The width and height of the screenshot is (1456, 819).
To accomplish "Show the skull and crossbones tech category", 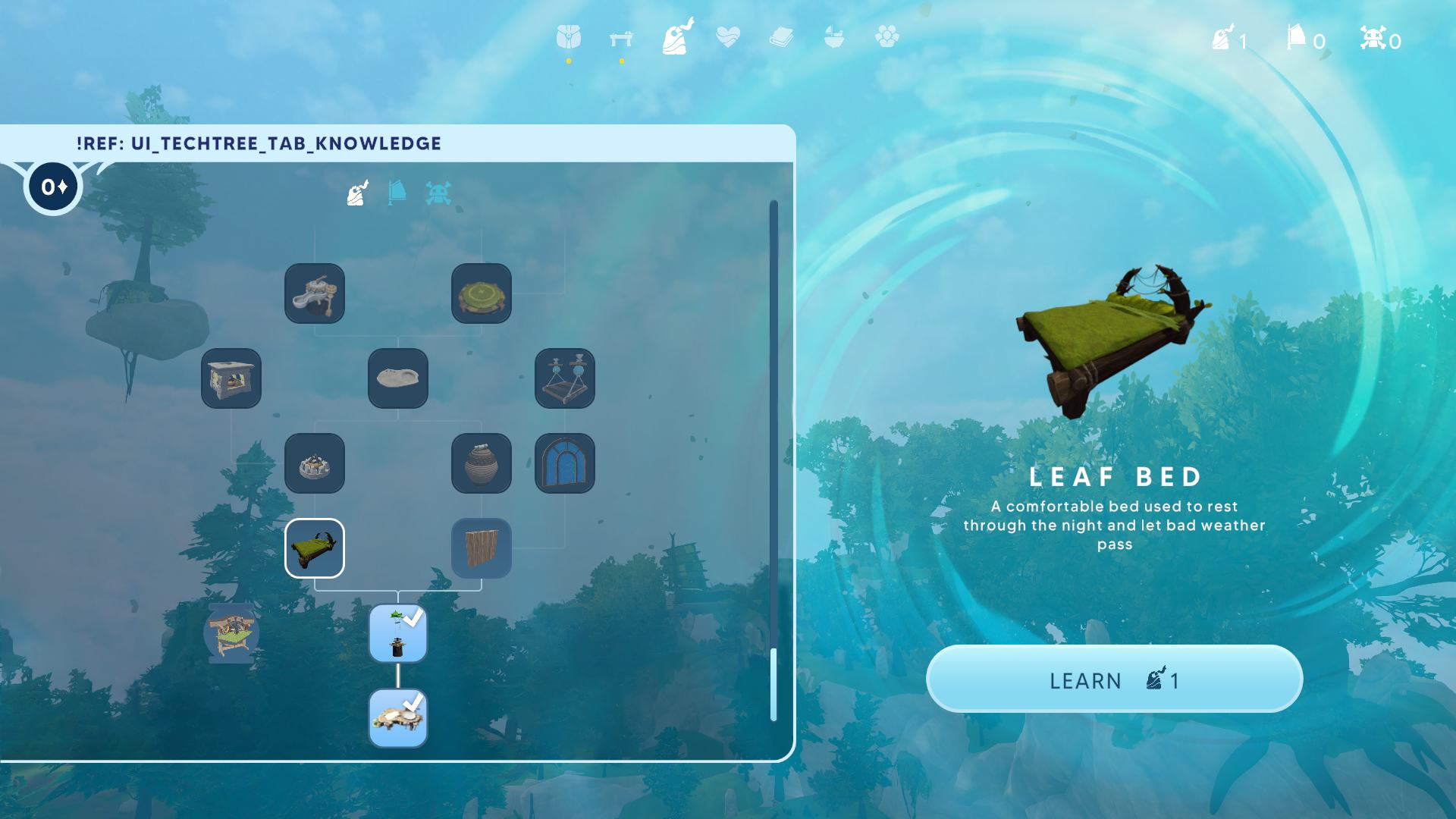I will point(438,193).
